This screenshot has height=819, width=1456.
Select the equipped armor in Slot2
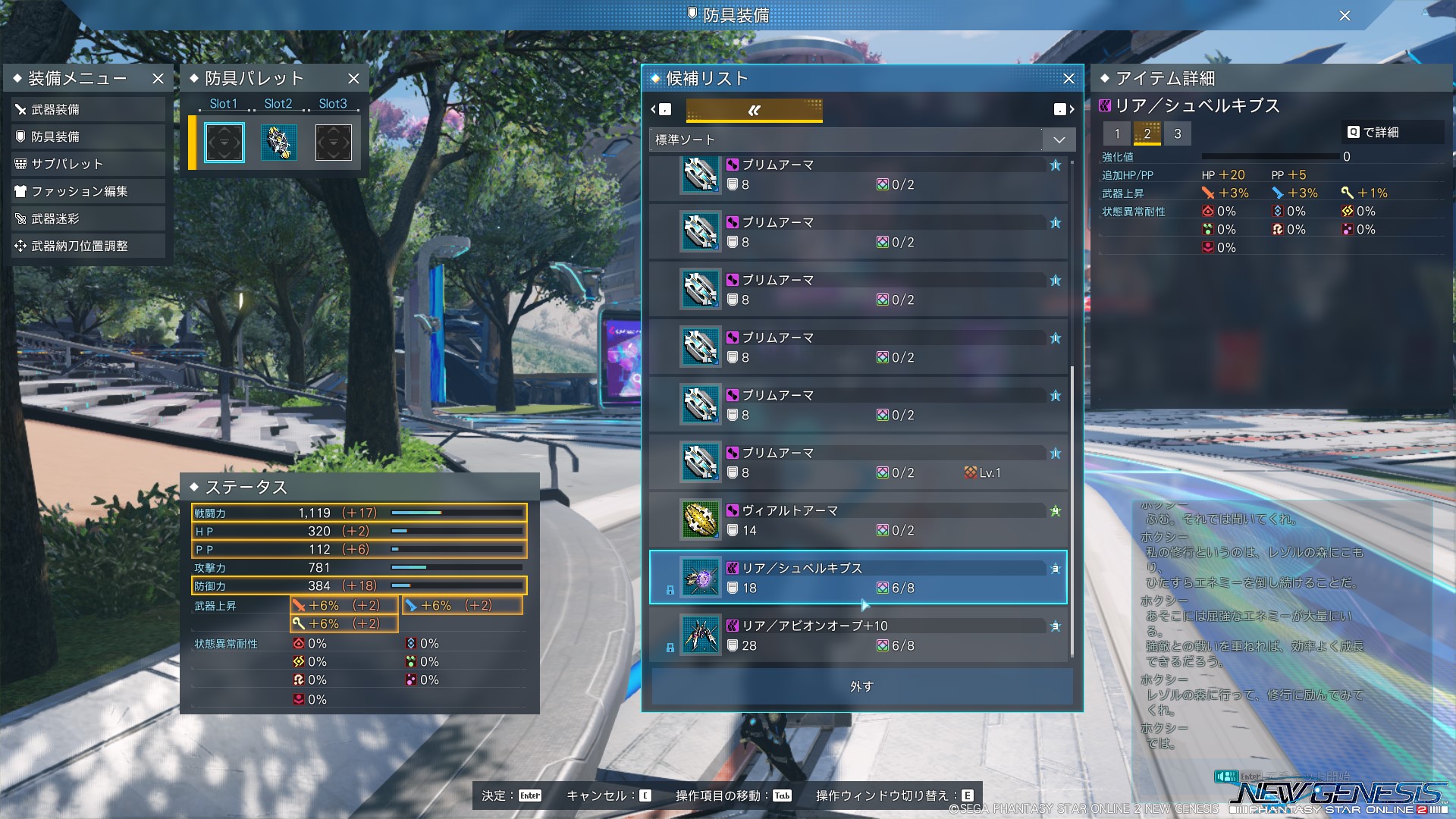click(x=278, y=143)
